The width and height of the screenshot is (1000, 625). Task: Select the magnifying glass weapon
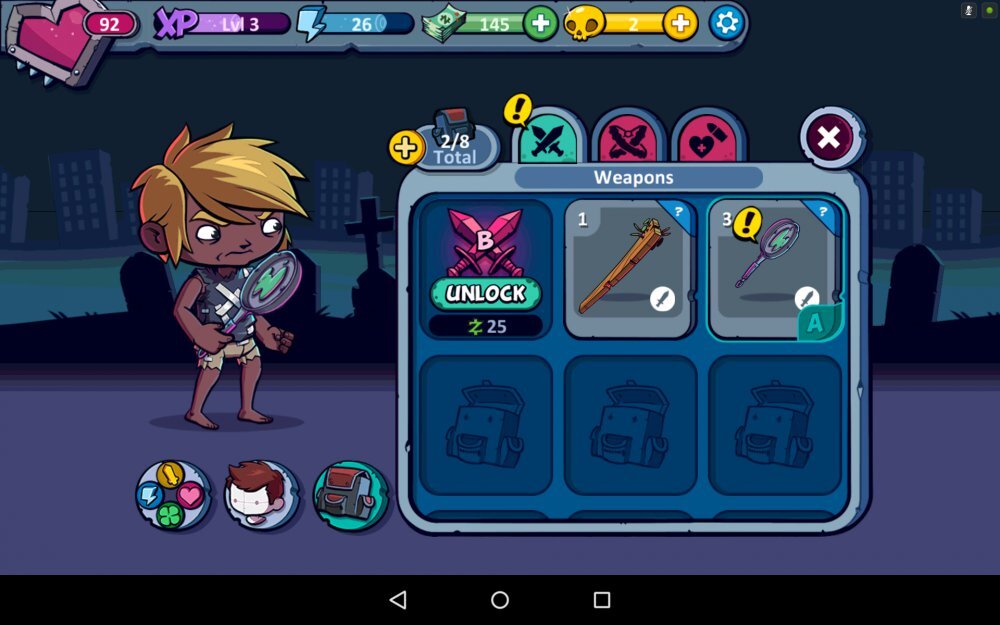coord(773,268)
